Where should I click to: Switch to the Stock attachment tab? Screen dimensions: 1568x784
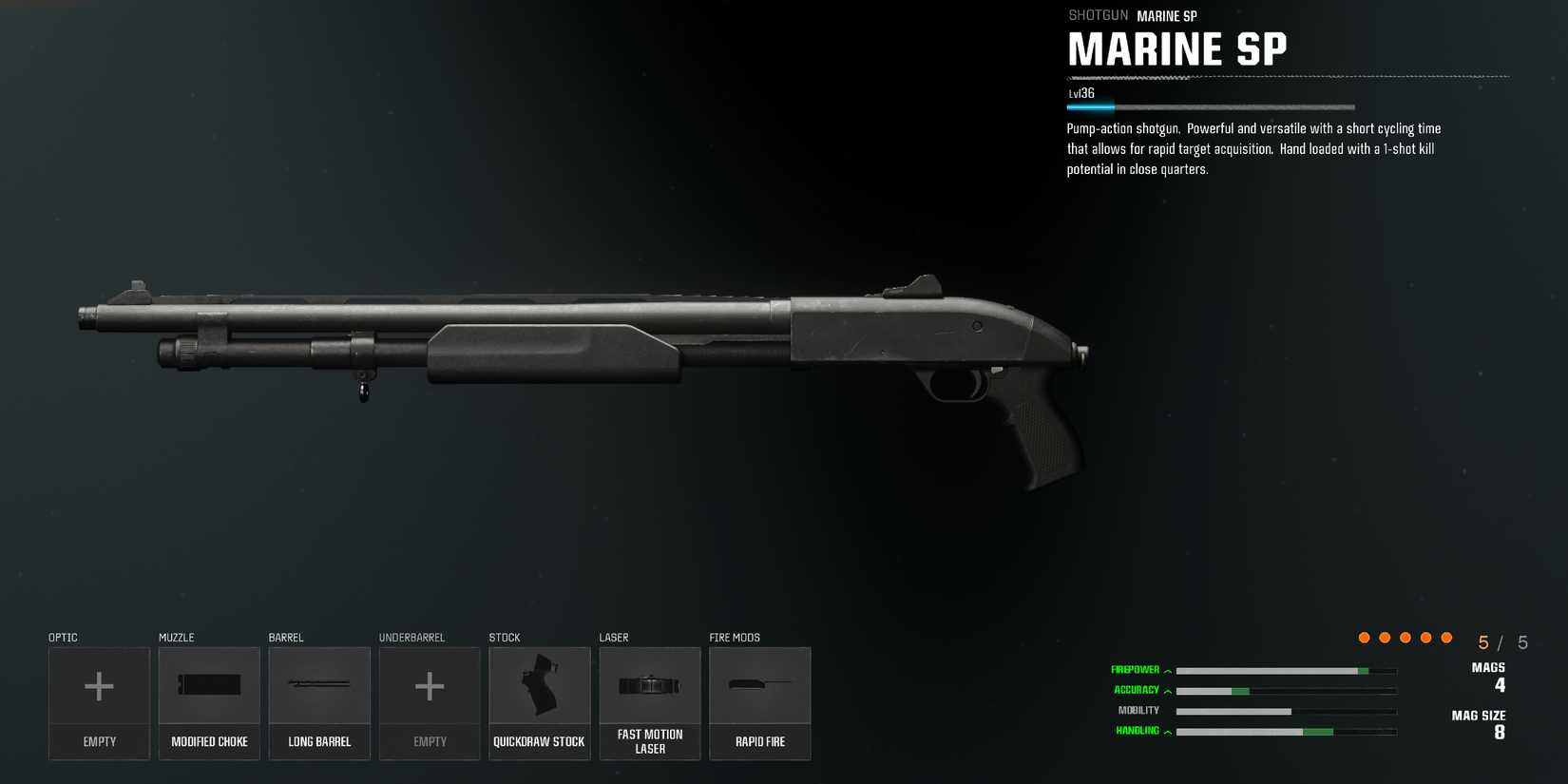pyautogui.click(x=505, y=637)
